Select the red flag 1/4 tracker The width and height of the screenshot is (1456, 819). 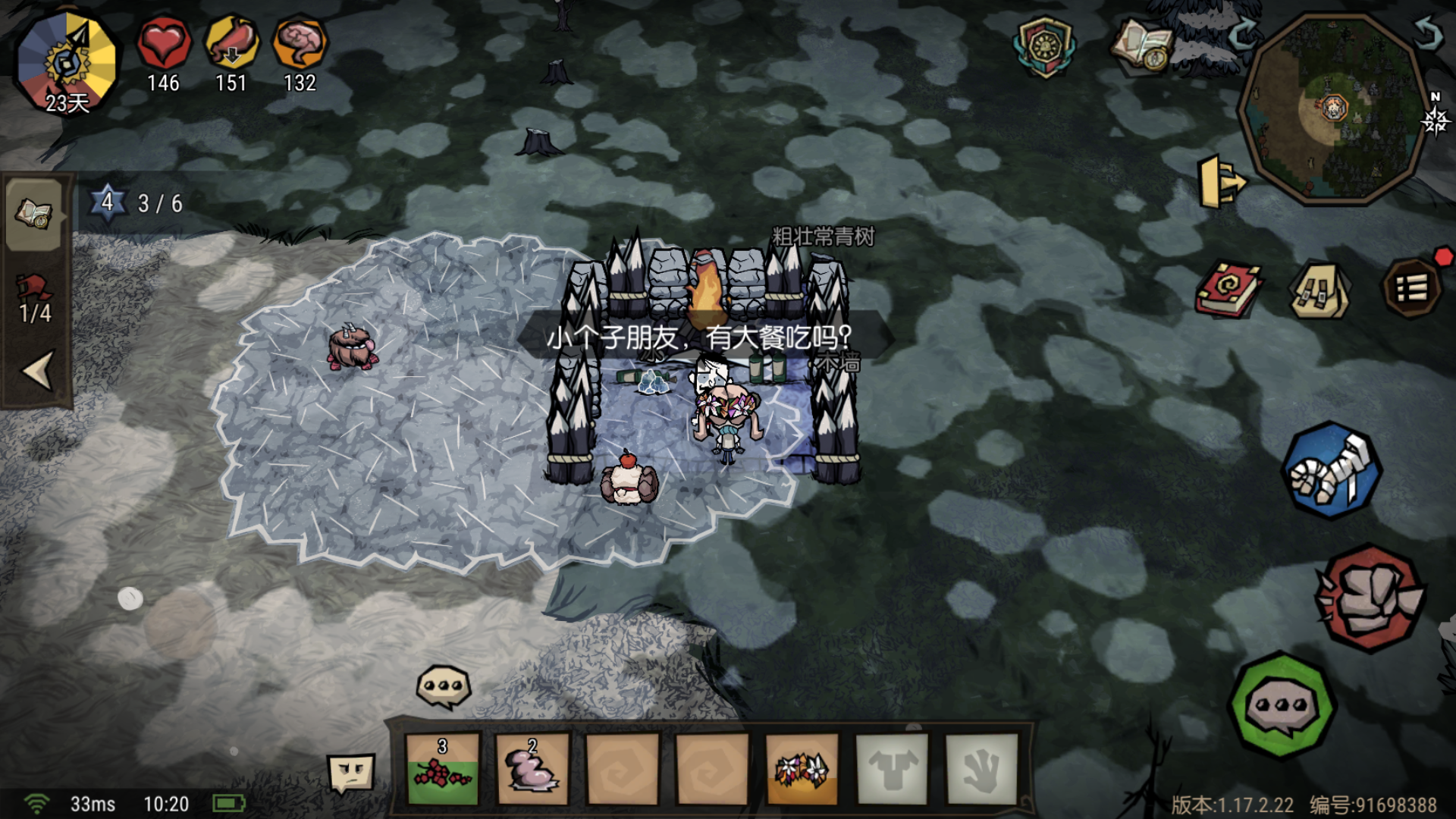(35, 300)
